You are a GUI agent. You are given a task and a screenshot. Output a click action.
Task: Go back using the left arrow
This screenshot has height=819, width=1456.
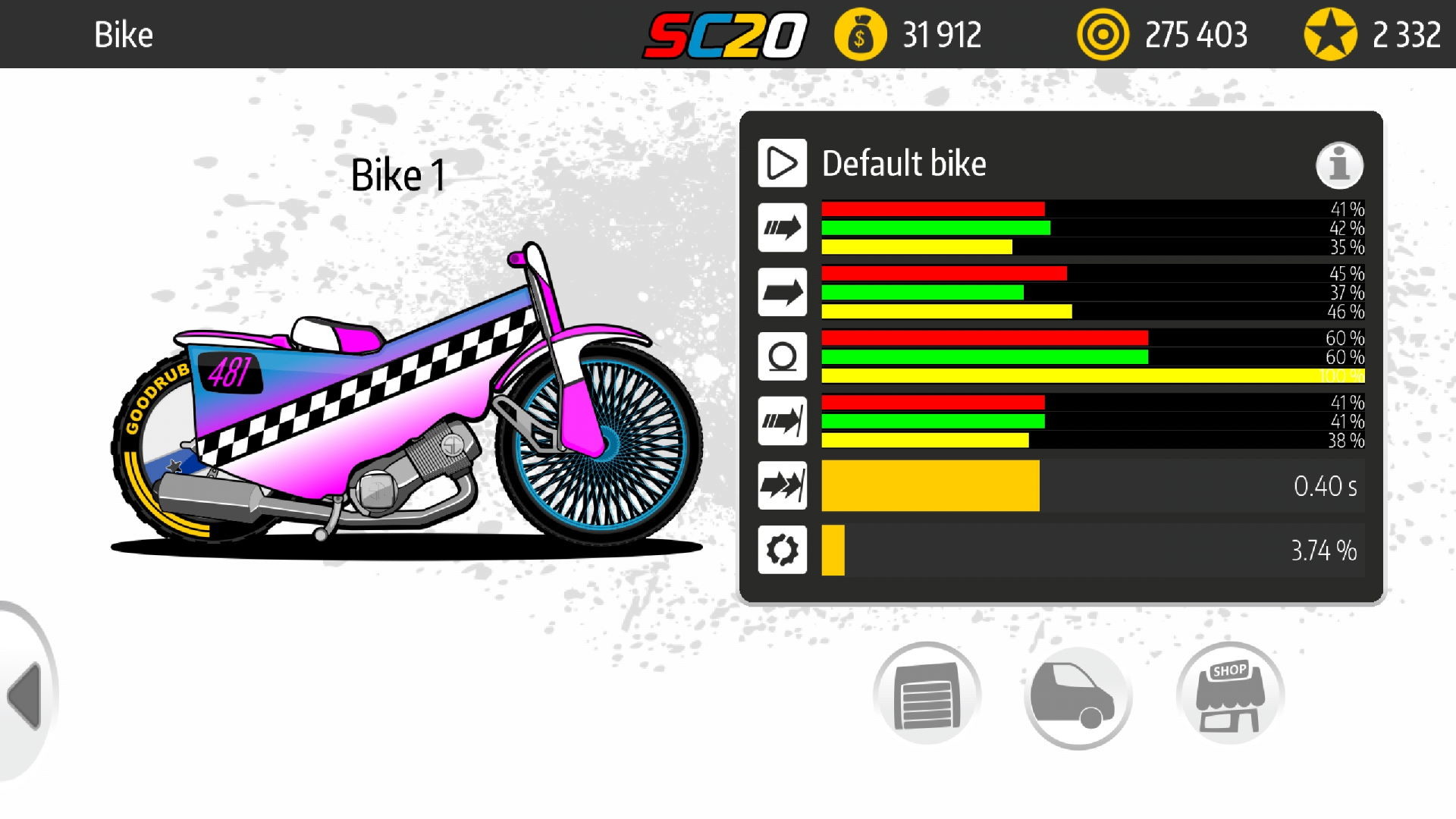click(23, 698)
